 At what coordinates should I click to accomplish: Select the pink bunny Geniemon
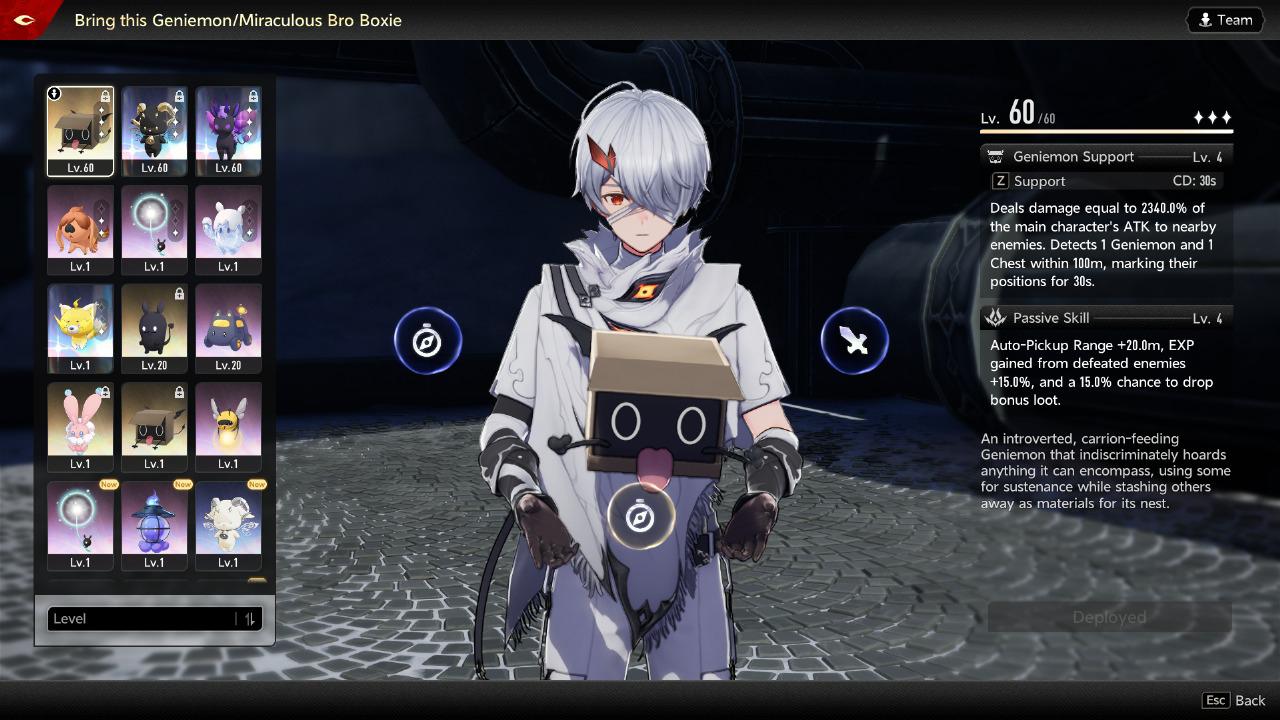pos(80,426)
